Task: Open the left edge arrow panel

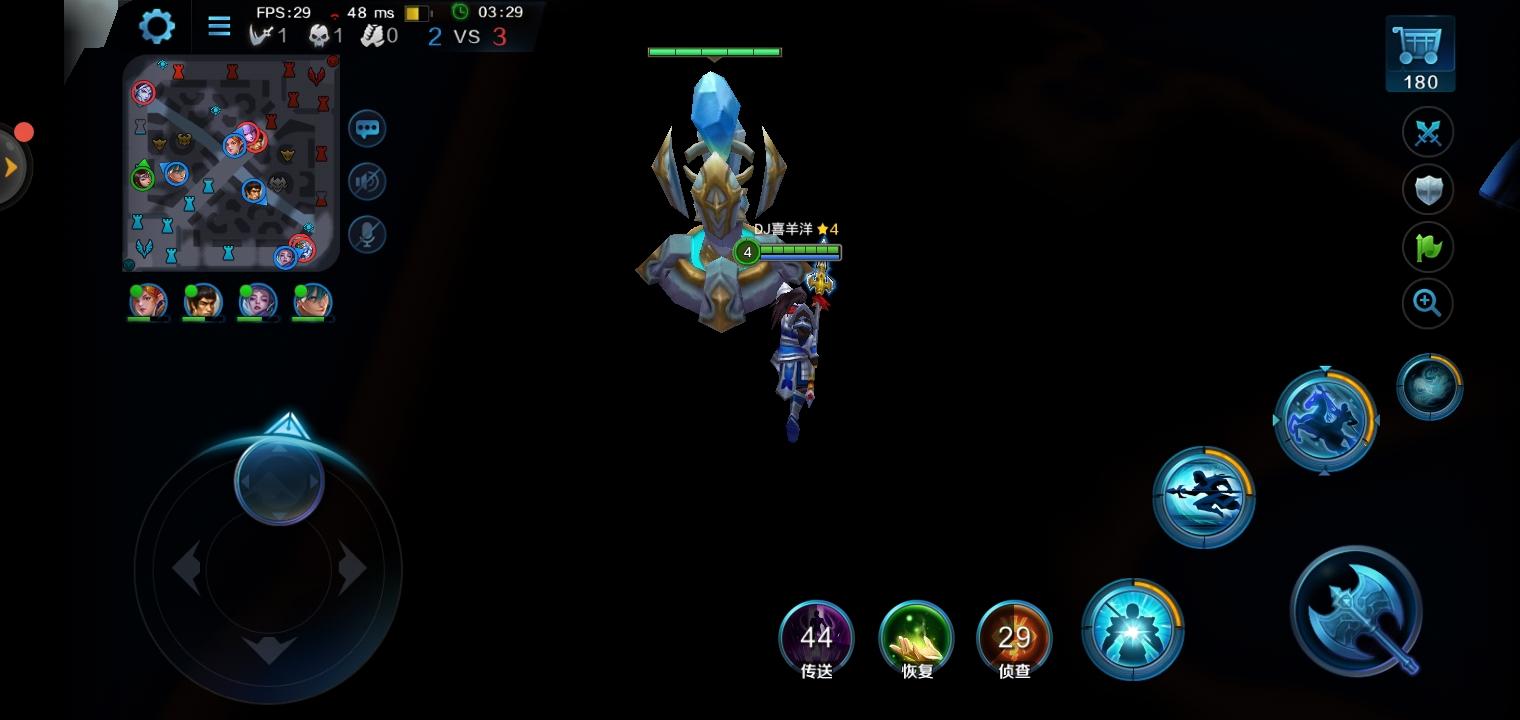Action: pyautogui.click(x=10, y=167)
